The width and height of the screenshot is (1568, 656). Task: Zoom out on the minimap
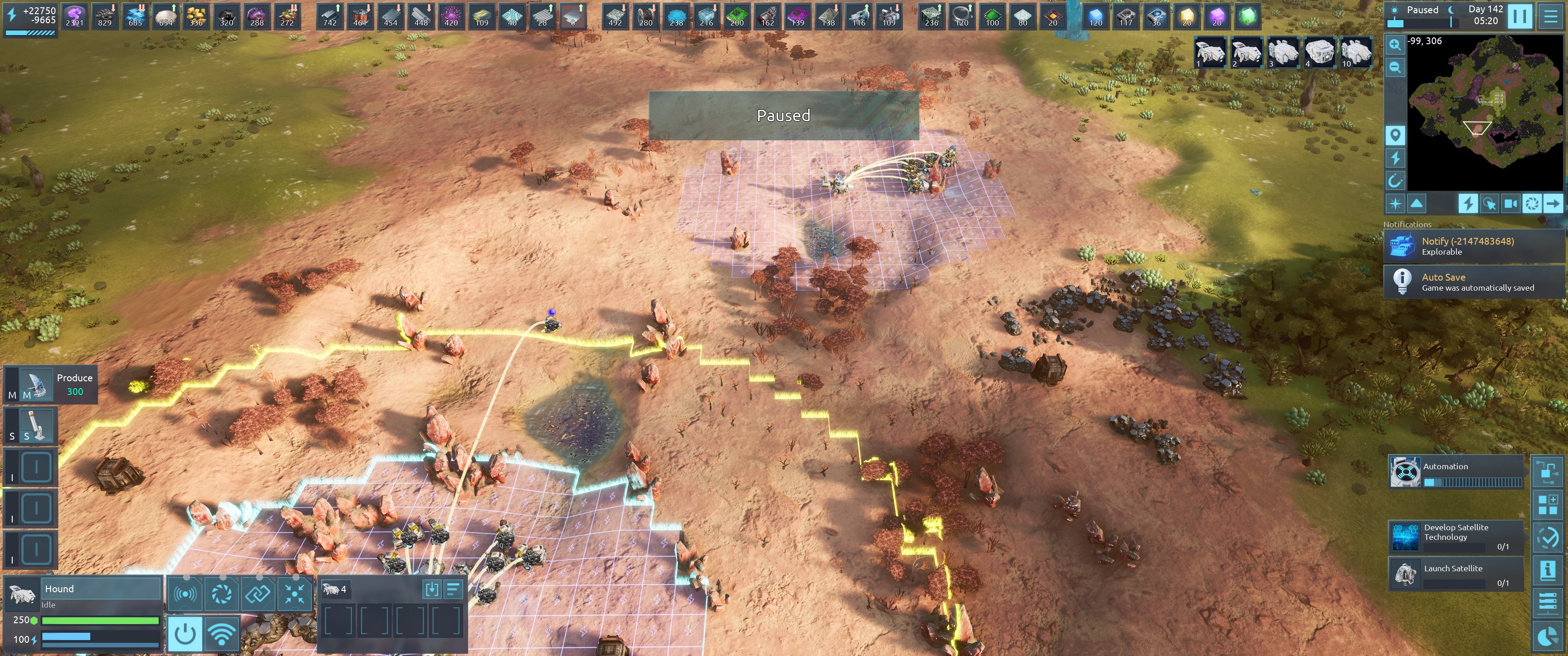click(x=1394, y=67)
